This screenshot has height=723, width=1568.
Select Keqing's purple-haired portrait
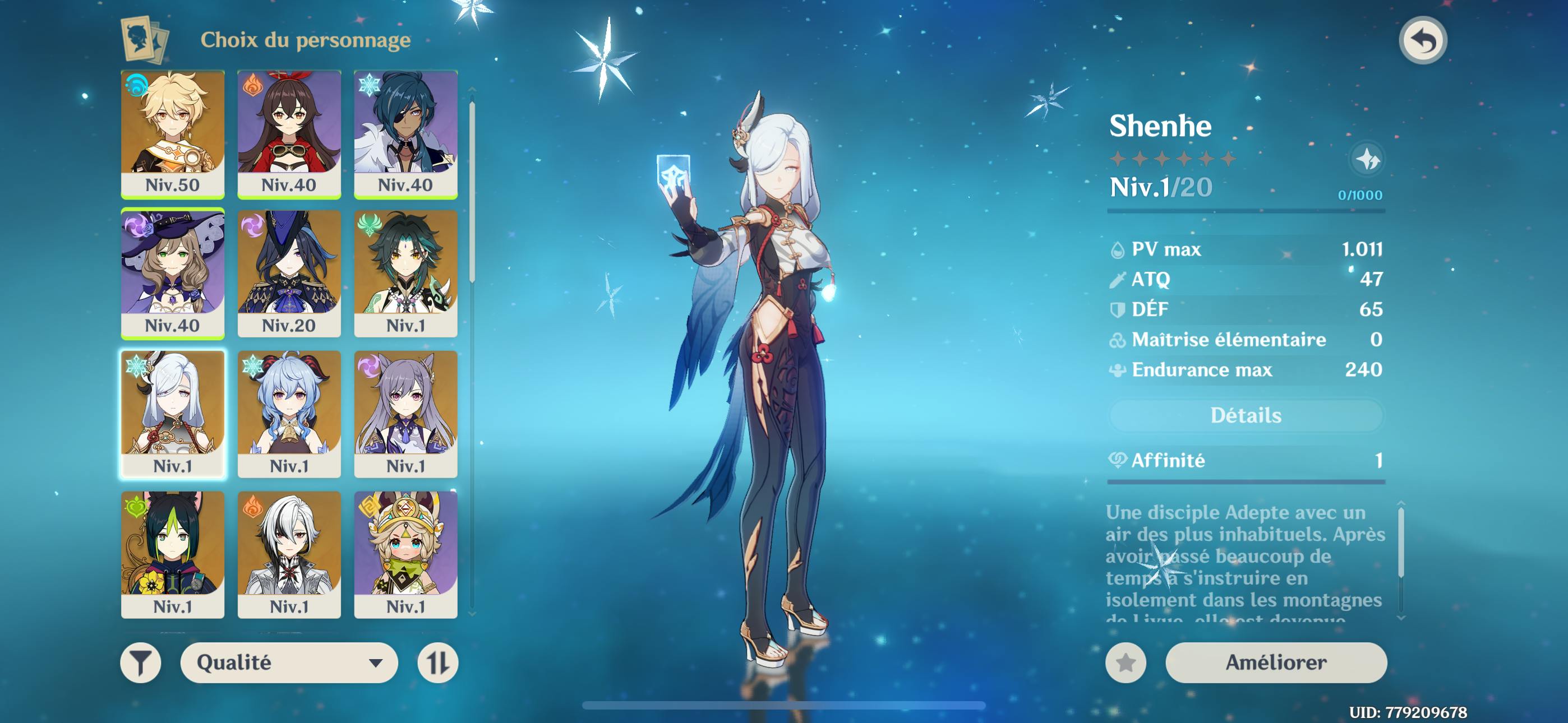[x=405, y=414]
